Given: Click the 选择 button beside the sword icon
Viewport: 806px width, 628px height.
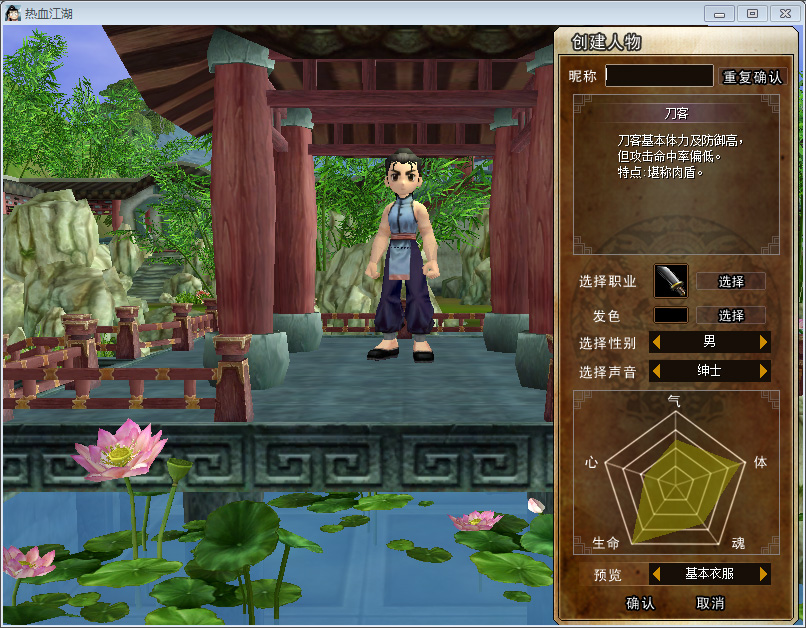Looking at the screenshot, I should pyautogui.click(x=731, y=281).
